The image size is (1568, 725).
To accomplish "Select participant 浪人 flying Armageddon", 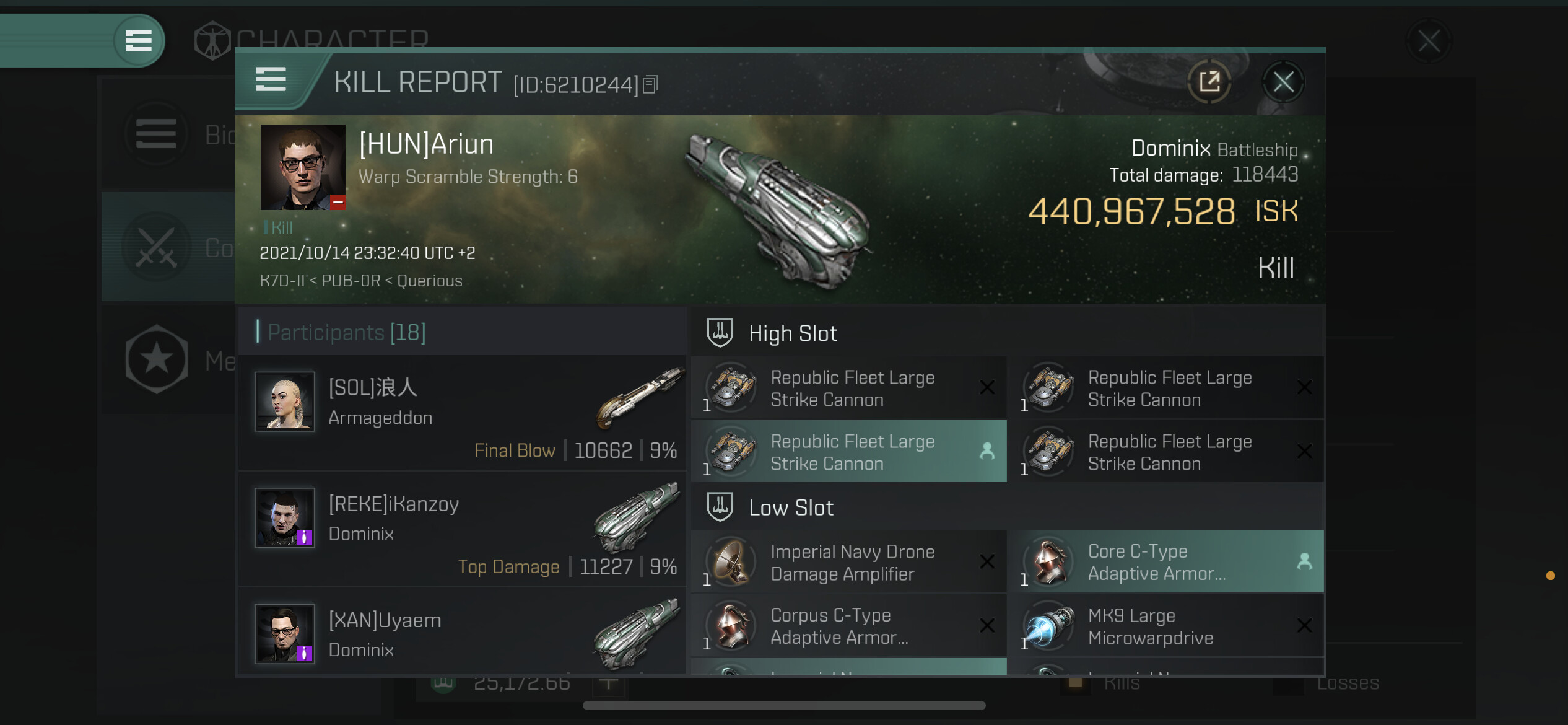I will coord(462,412).
